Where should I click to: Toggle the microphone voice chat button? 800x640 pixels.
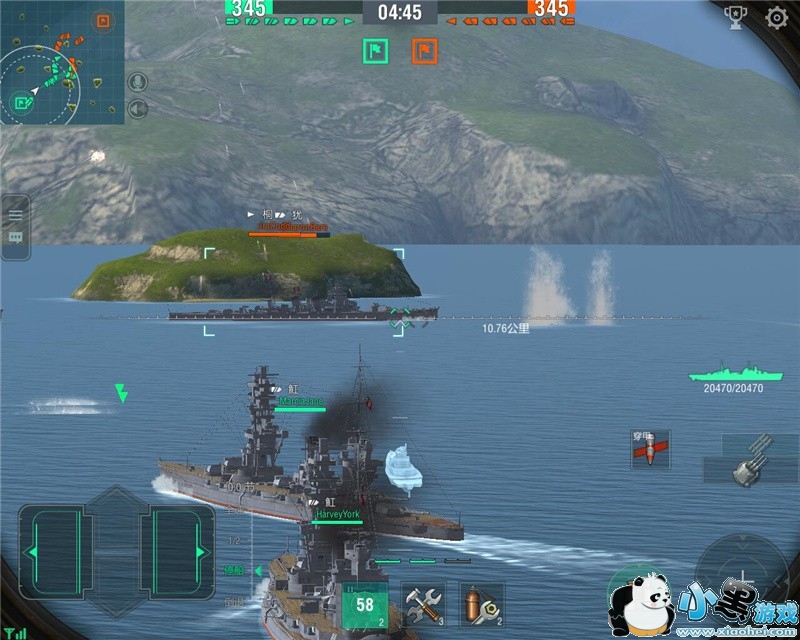click(x=138, y=82)
